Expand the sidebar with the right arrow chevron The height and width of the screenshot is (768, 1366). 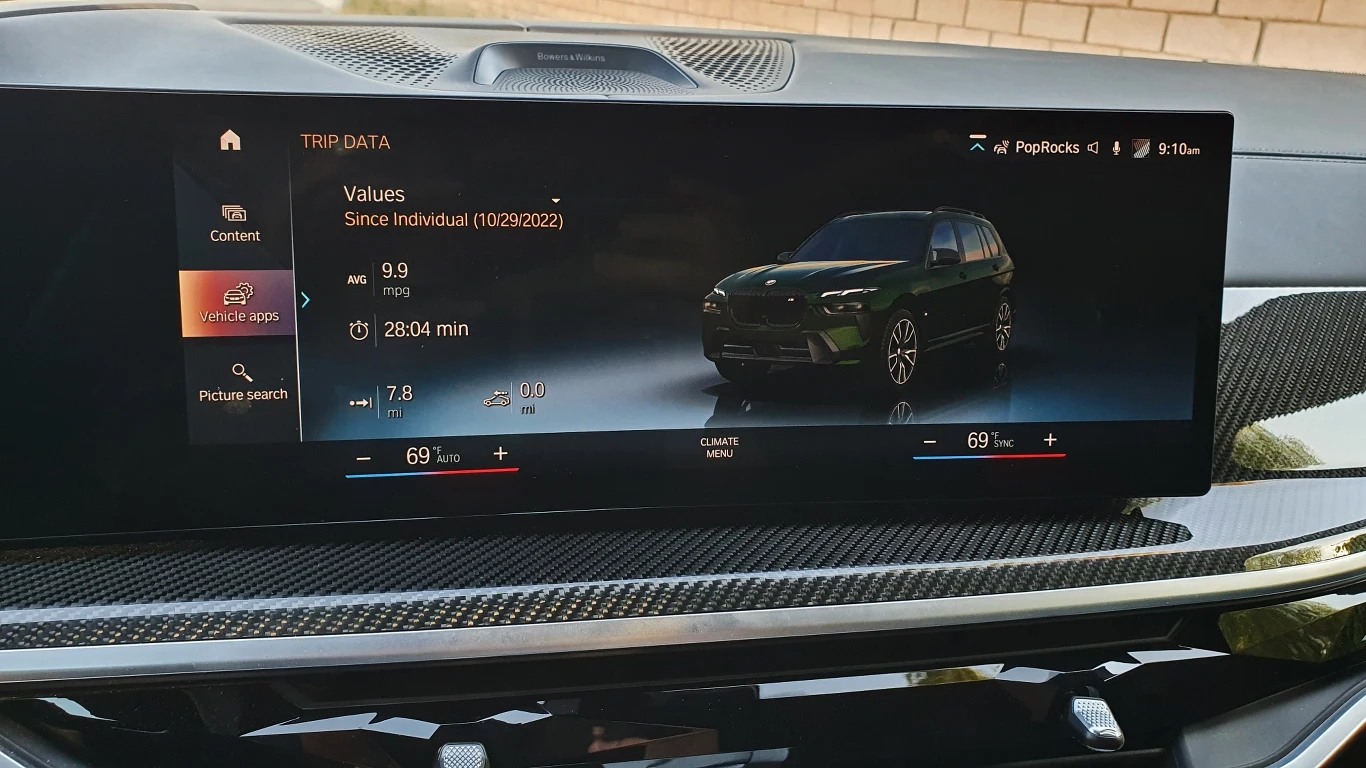[x=305, y=300]
